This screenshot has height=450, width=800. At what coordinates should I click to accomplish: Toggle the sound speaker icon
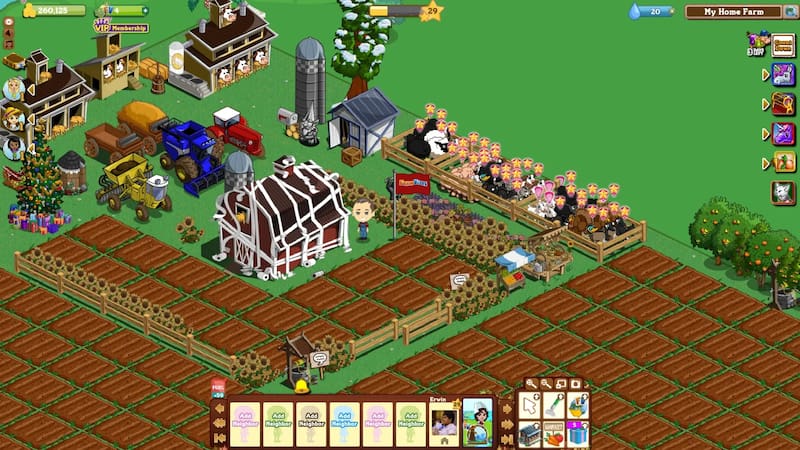coord(9,31)
